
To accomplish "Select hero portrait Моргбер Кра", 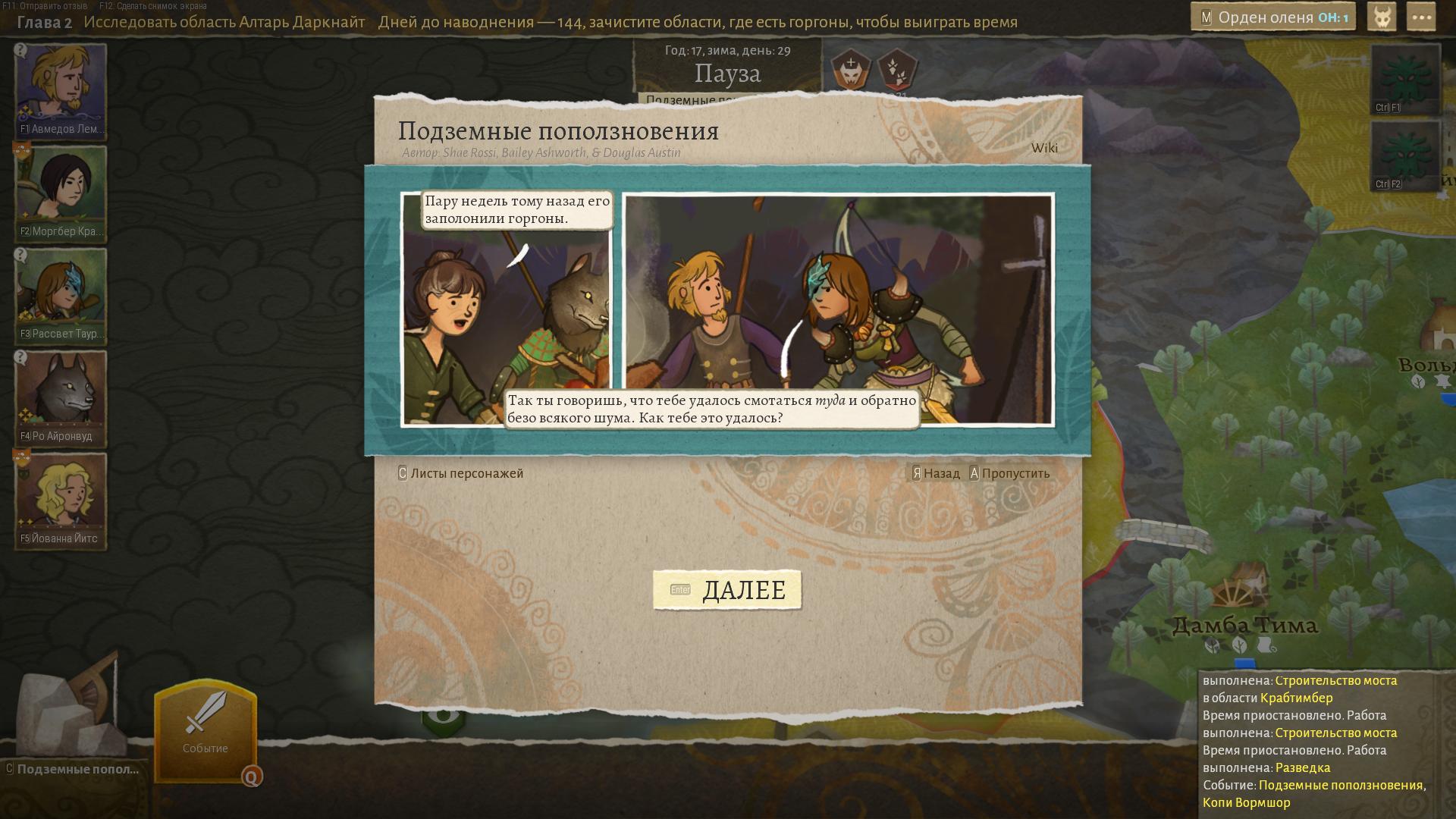I will (61, 192).
